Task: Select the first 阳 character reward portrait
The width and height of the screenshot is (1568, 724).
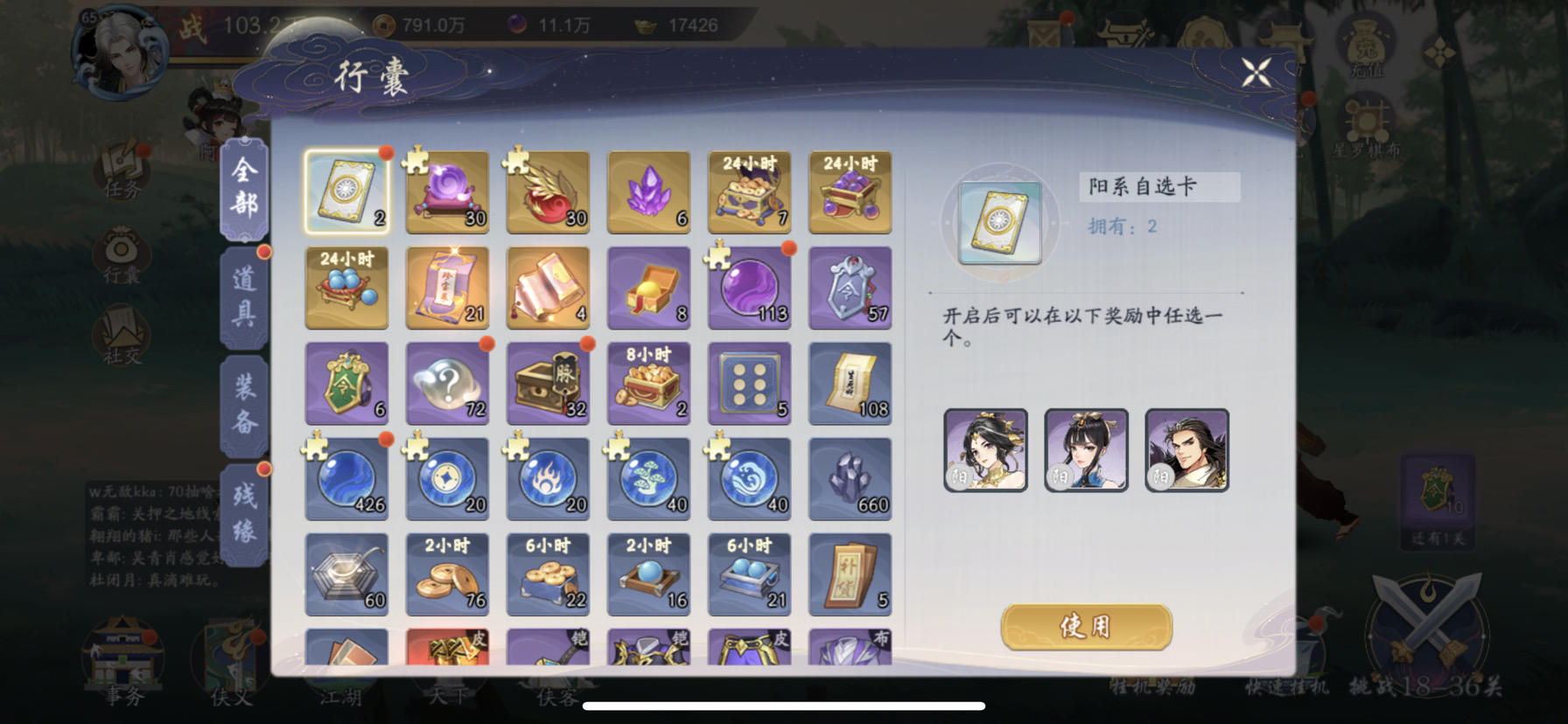Action: click(985, 451)
